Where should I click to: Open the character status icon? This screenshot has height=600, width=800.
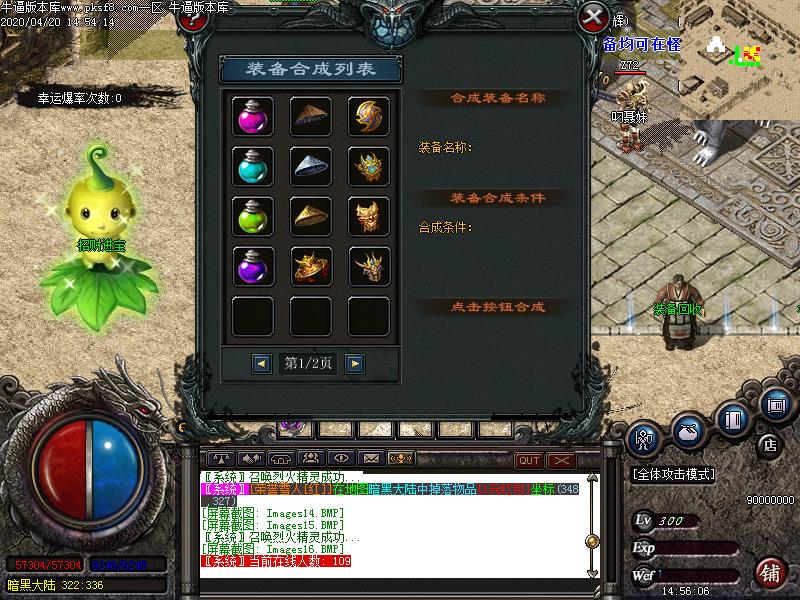tap(645, 437)
